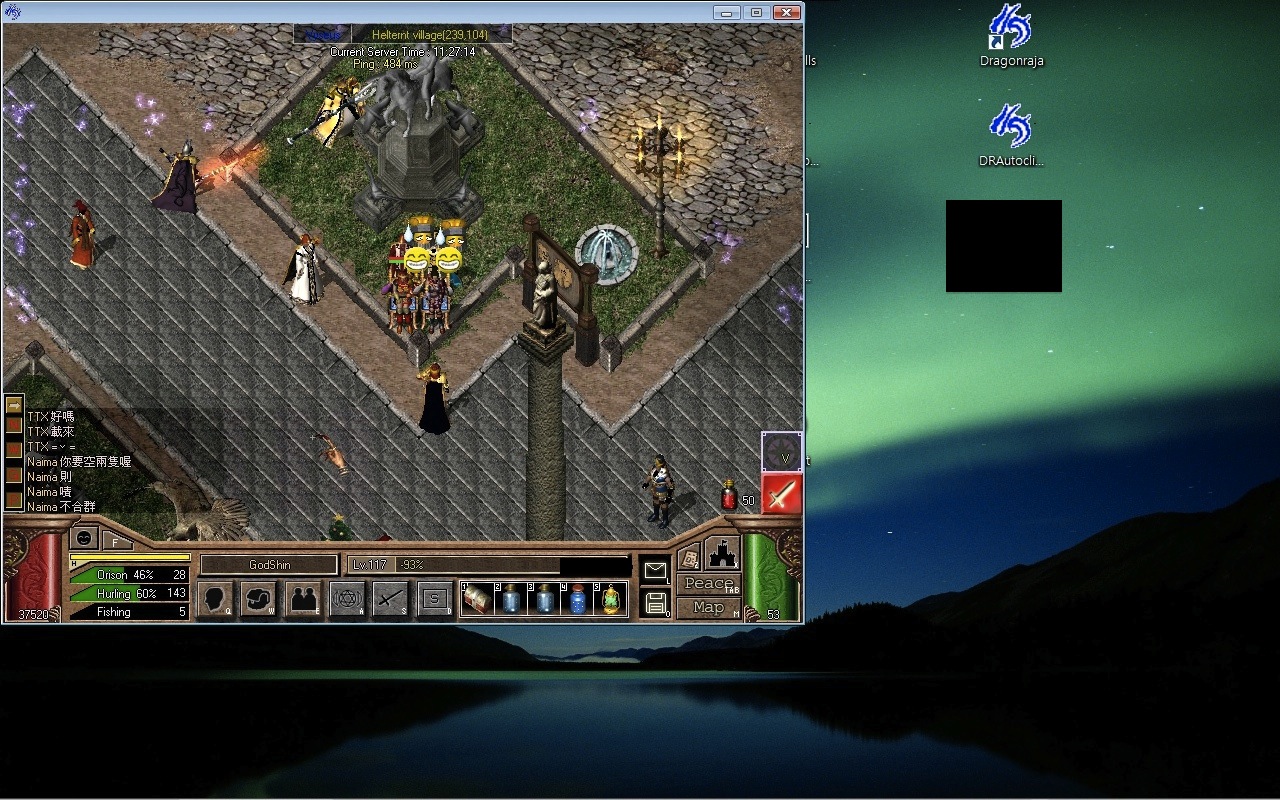The width and height of the screenshot is (1280, 800).
Task: Click the arrow button above the chat log
Action: 14,405
